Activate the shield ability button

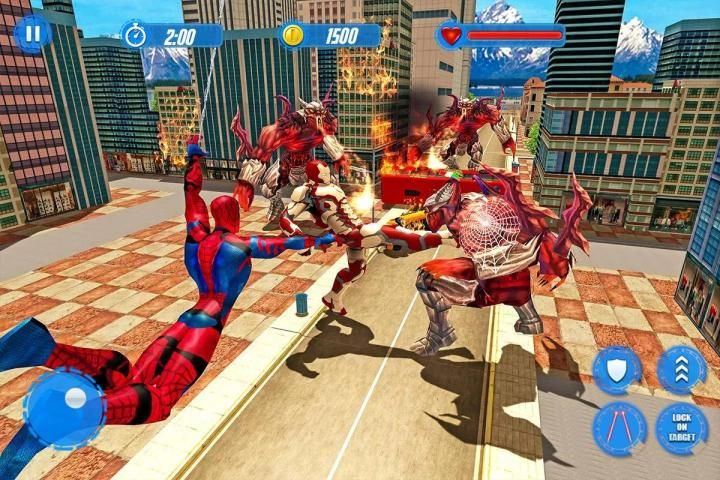[617, 370]
